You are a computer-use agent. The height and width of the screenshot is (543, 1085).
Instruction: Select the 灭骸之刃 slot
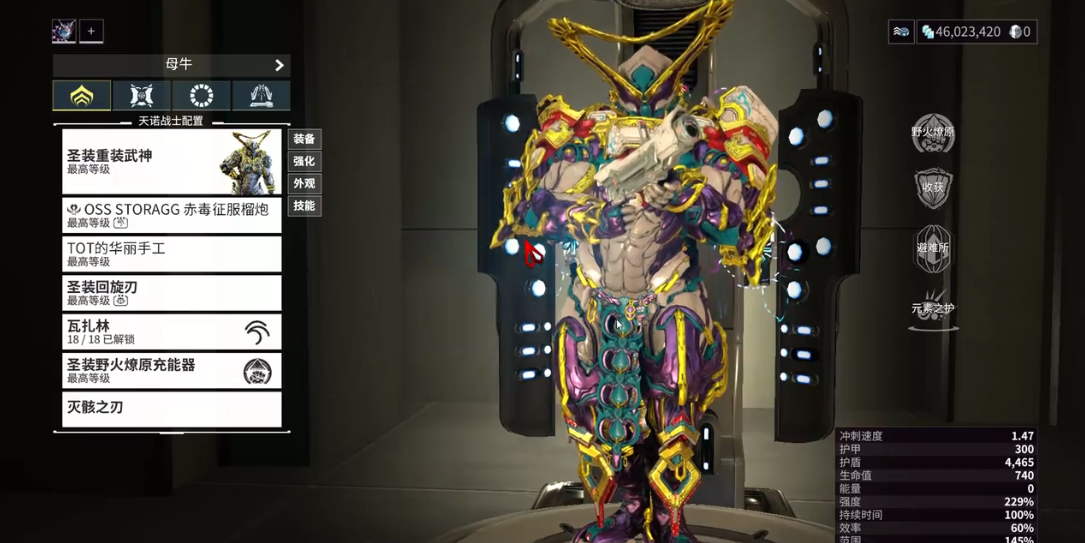coord(171,408)
